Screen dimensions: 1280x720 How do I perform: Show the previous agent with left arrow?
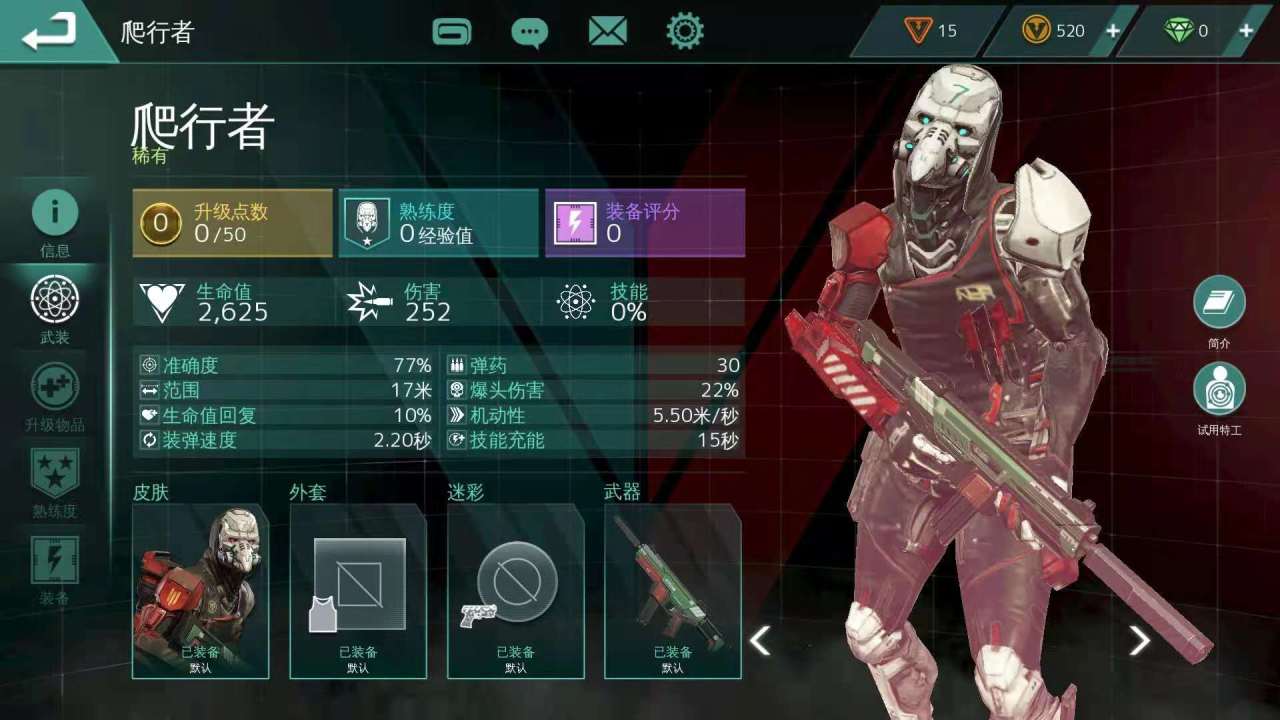tap(761, 640)
